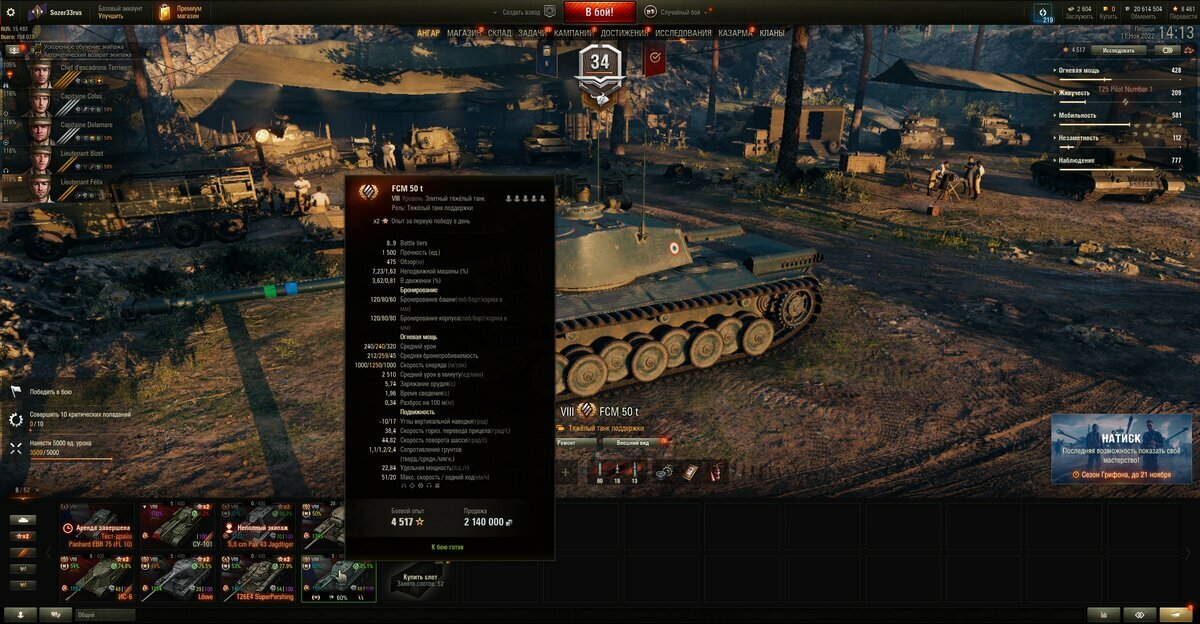Click the red «В бой!» battle button
Image resolution: width=1200 pixels, height=624 pixels.
pos(600,12)
